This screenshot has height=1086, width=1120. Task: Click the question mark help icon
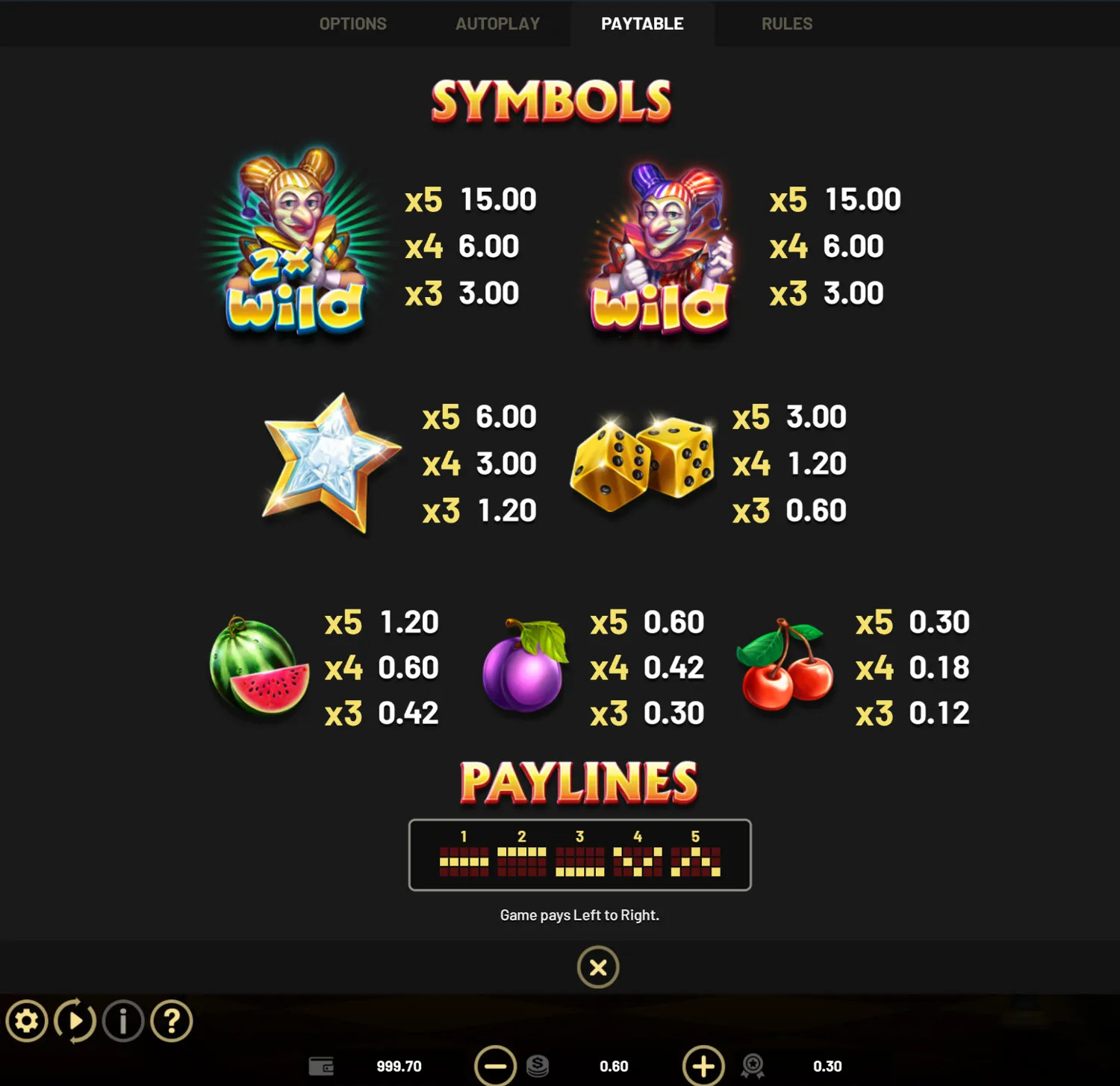coord(170,1020)
